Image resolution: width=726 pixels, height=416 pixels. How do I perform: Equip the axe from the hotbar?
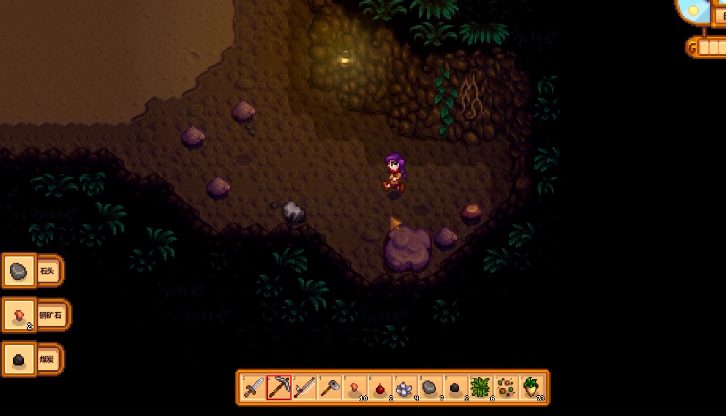pos(329,387)
